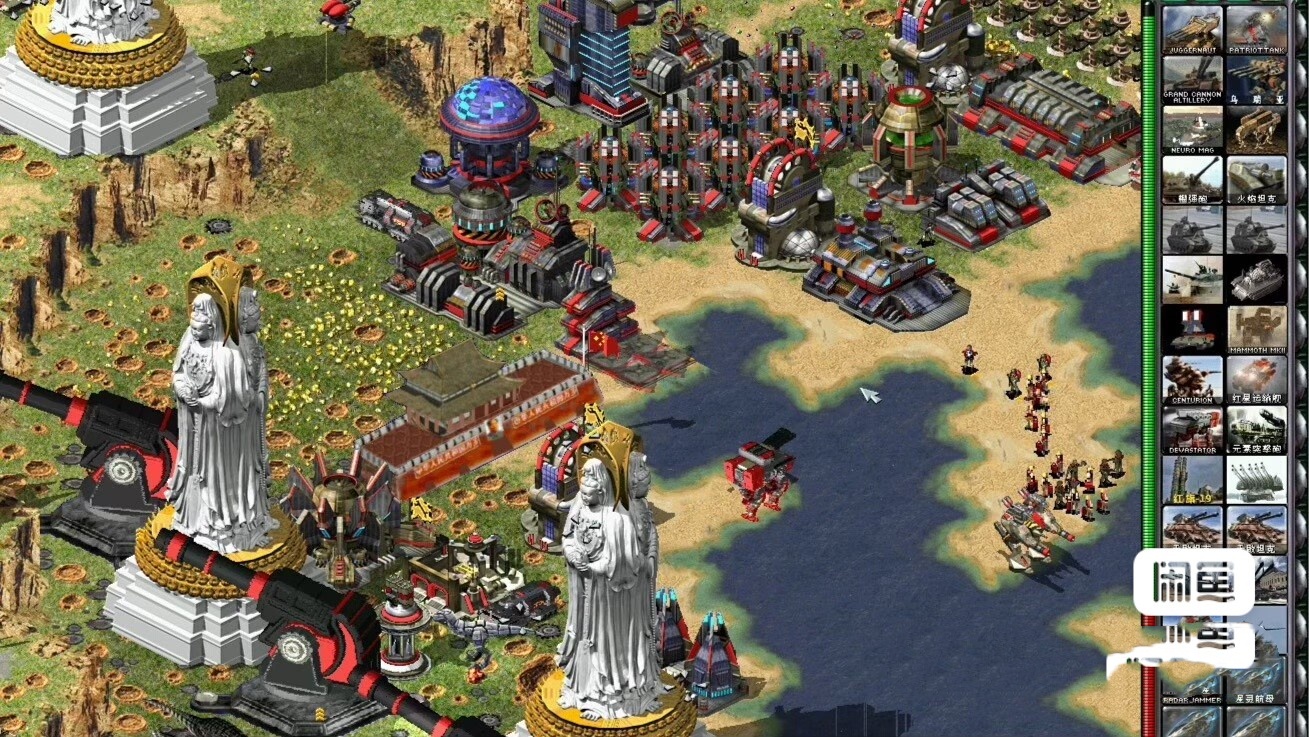Select the Devastator build icon
The height and width of the screenshot is (737, 1309).
click(x=1192, y=430)
